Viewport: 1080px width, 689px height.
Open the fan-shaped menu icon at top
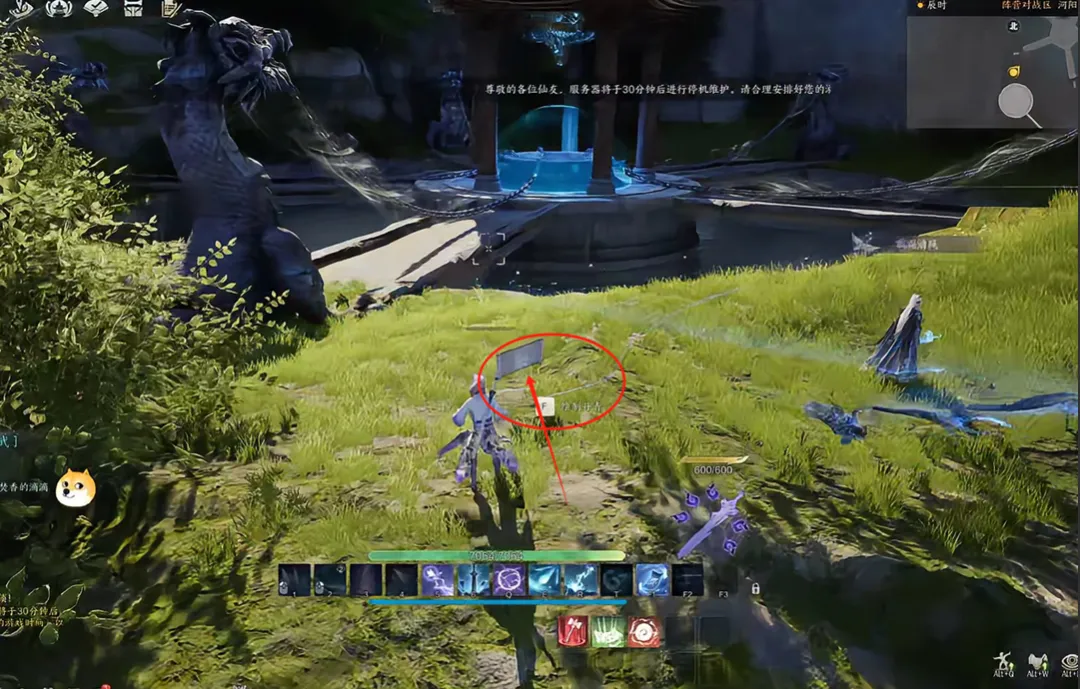pyautogui.click(x=97, y=9)
